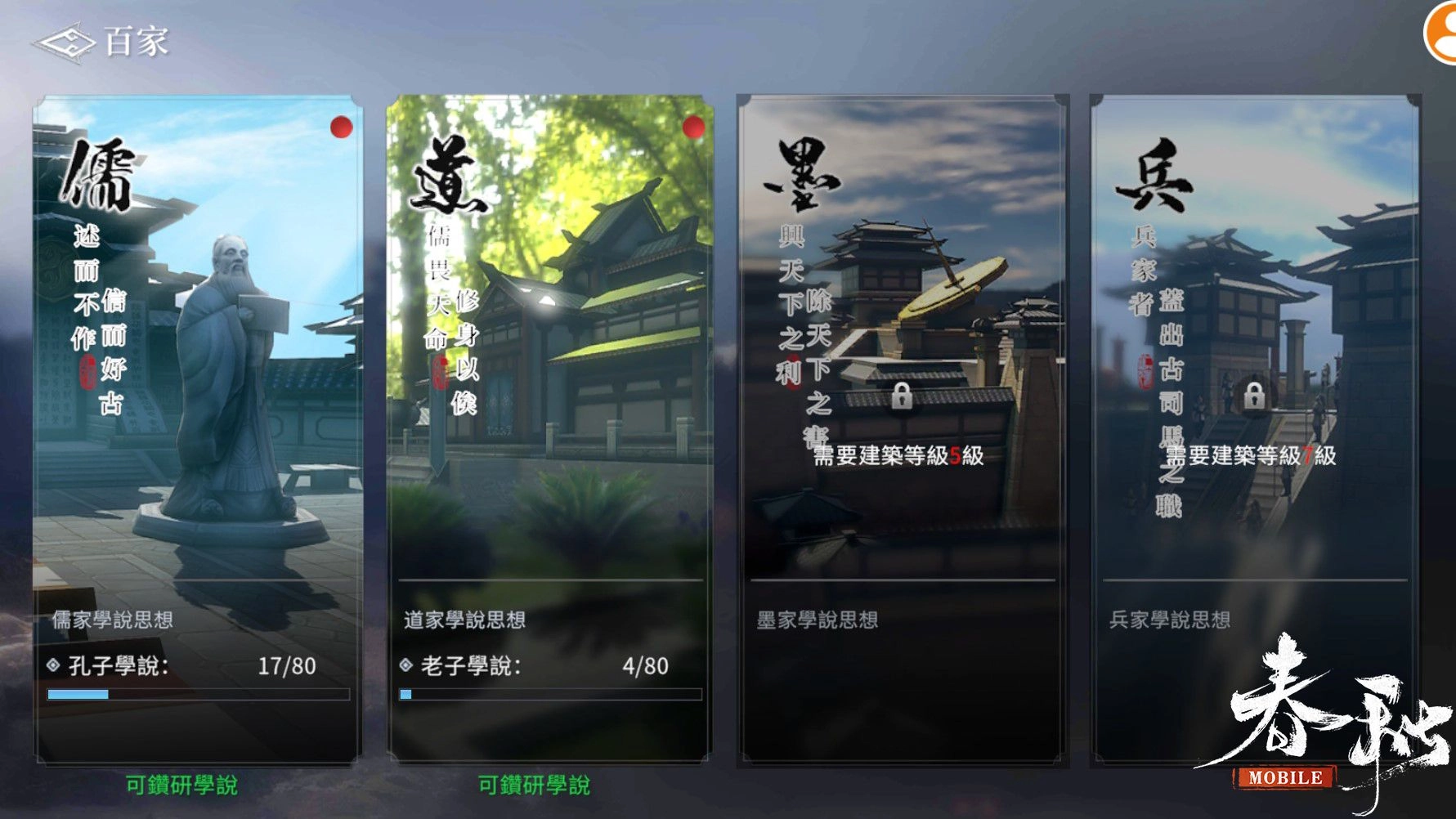Open the 兵家學說思想 section label
The height and width of the screenshot is (819, 1456).
pos(1169,620)
